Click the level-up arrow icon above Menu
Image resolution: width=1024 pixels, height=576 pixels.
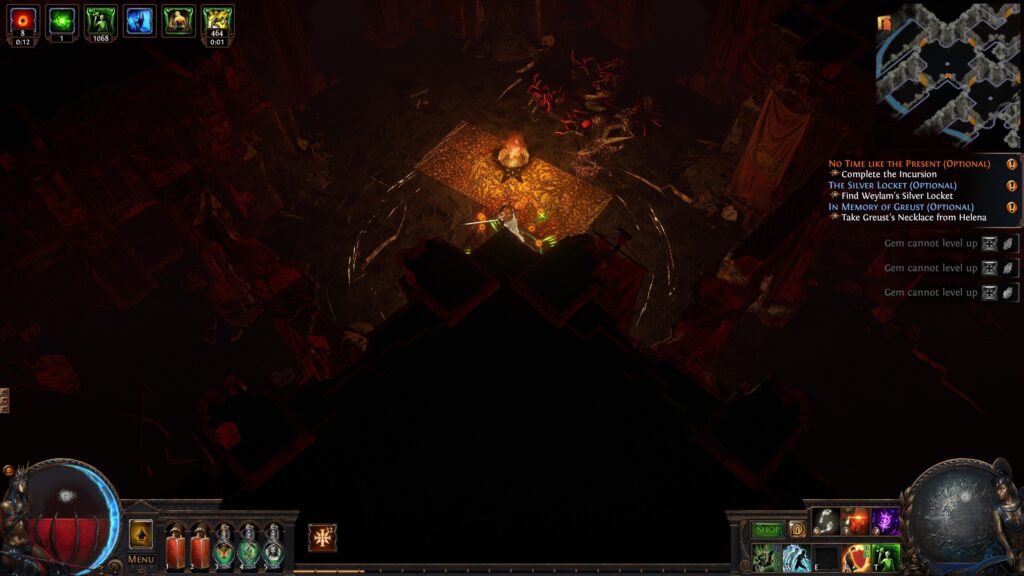(141, 534)
